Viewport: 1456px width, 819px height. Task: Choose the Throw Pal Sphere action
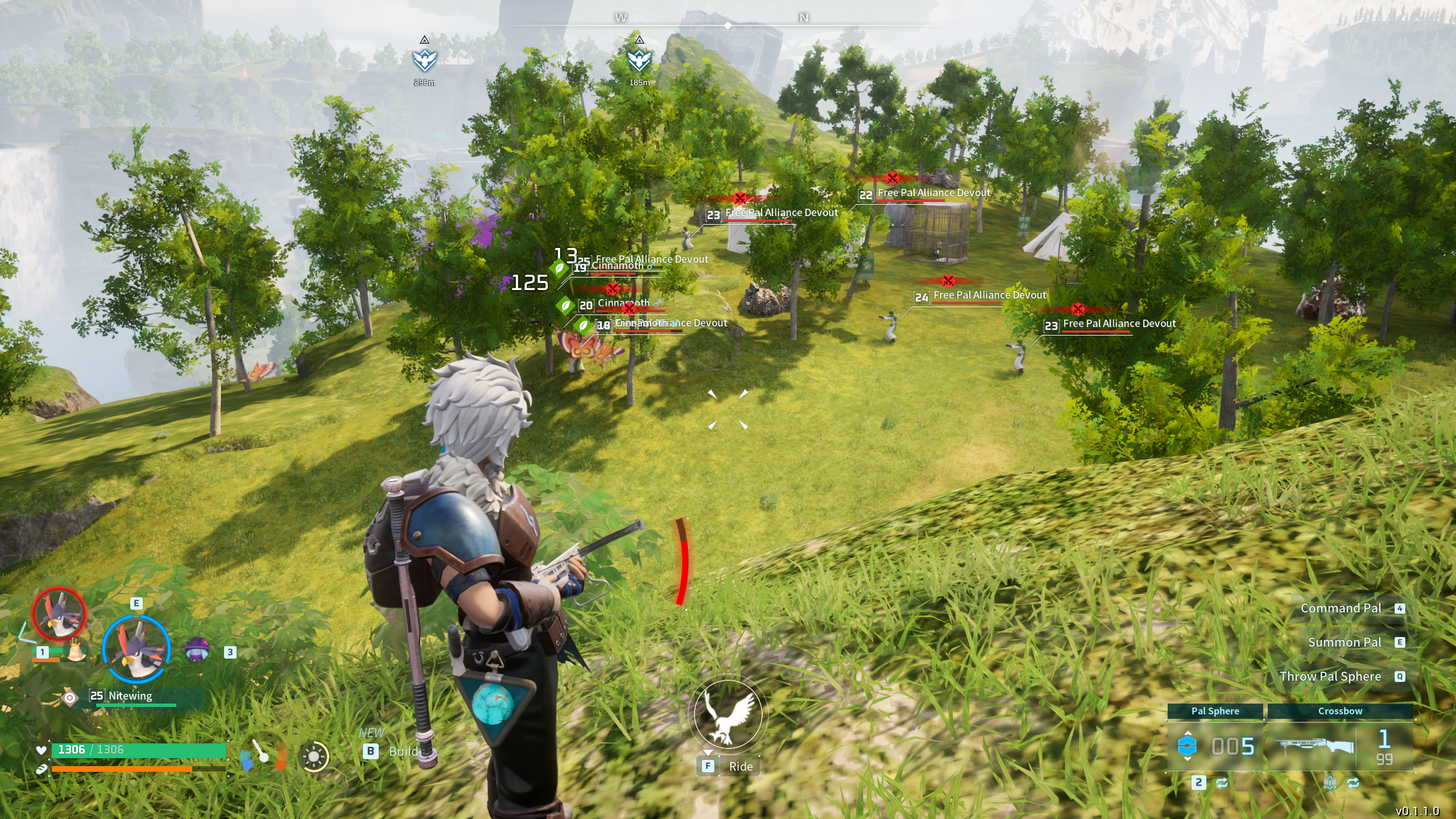[x=1330, y=677]
